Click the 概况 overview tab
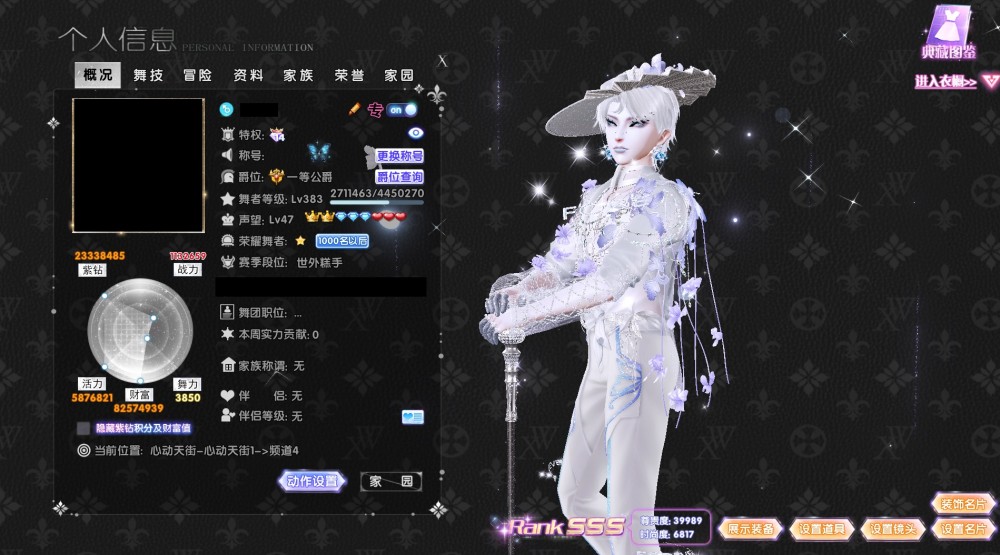Image resolution: width=1000 pixels, height=555 pixels. click(x=98, y=75)
